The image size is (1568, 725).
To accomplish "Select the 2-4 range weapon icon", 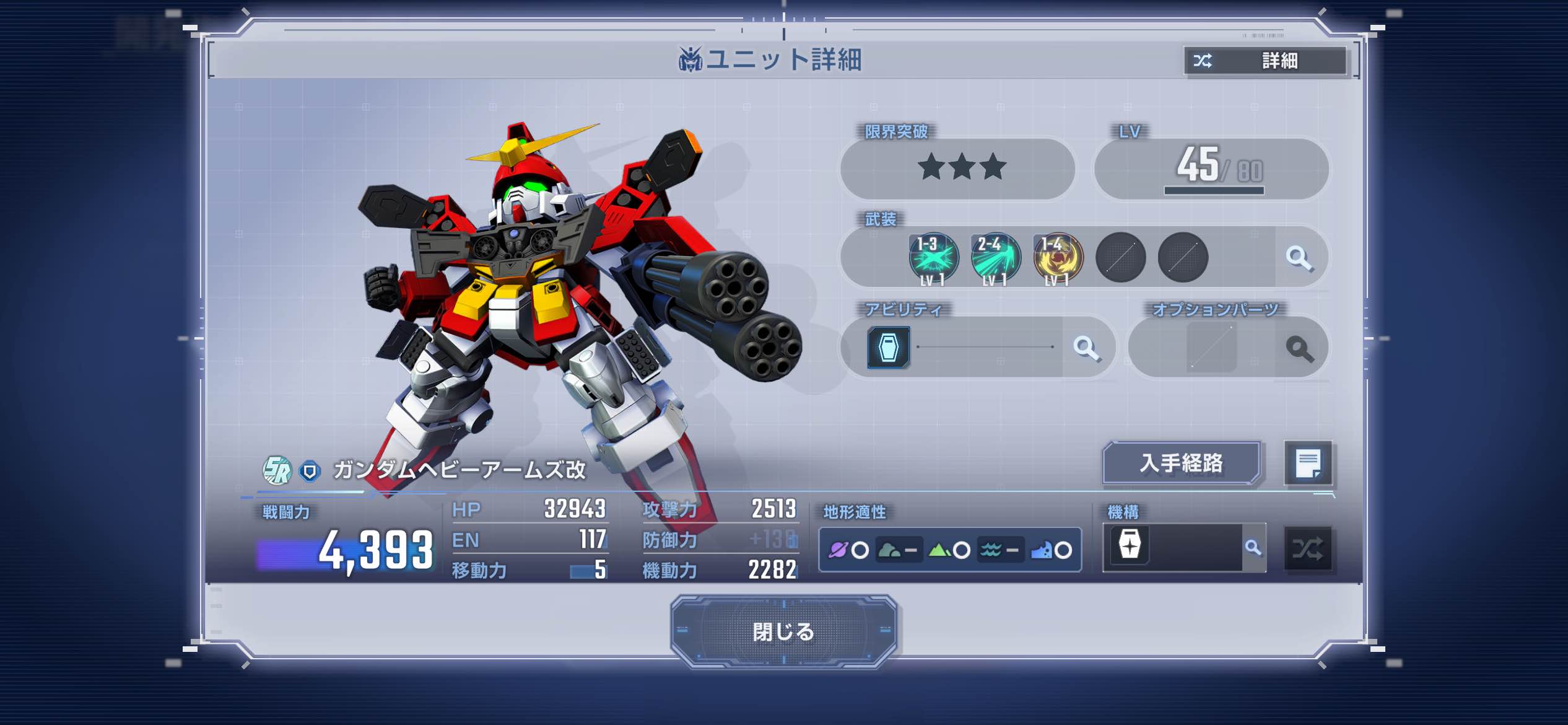I will (995, 258).
